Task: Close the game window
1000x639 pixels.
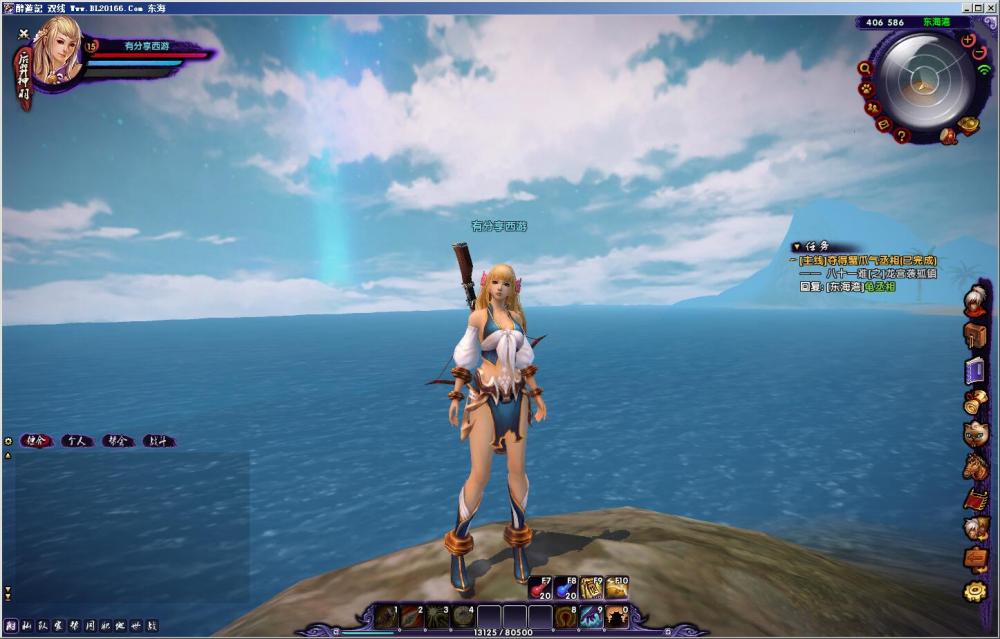Action: 991,7
